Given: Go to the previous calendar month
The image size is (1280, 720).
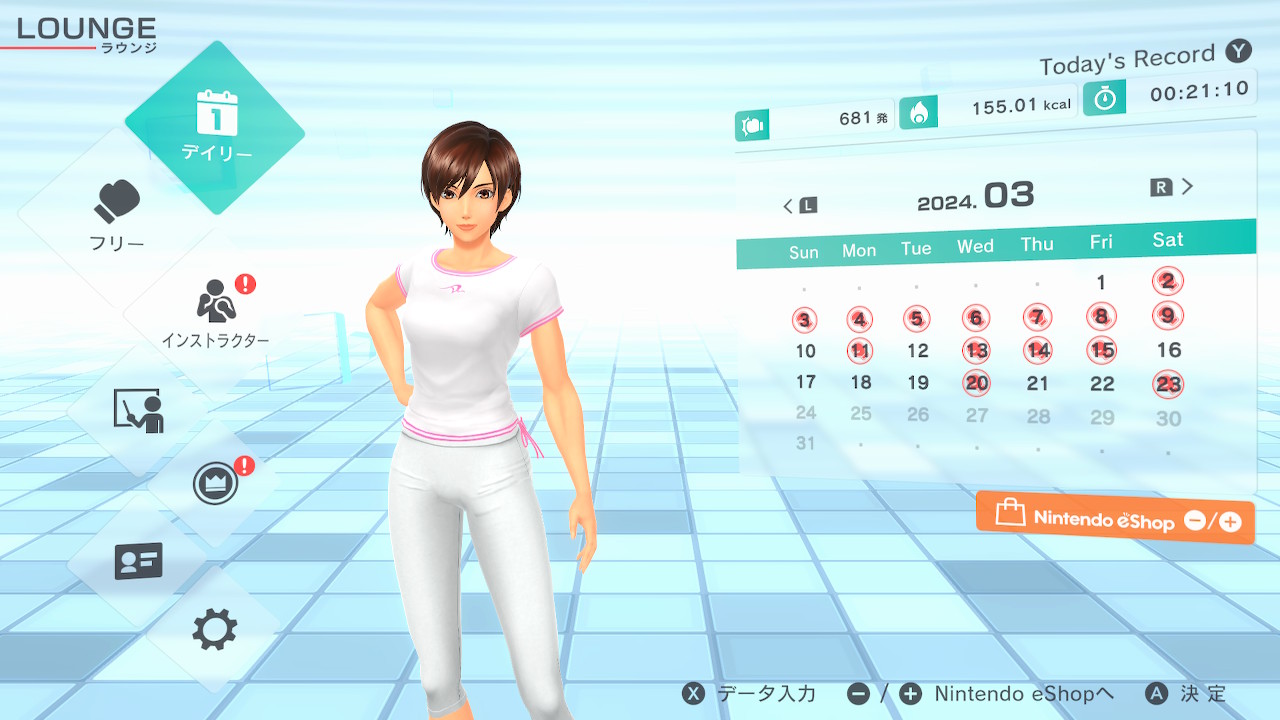Looking at the screenshot, I should tap(799, 206).
